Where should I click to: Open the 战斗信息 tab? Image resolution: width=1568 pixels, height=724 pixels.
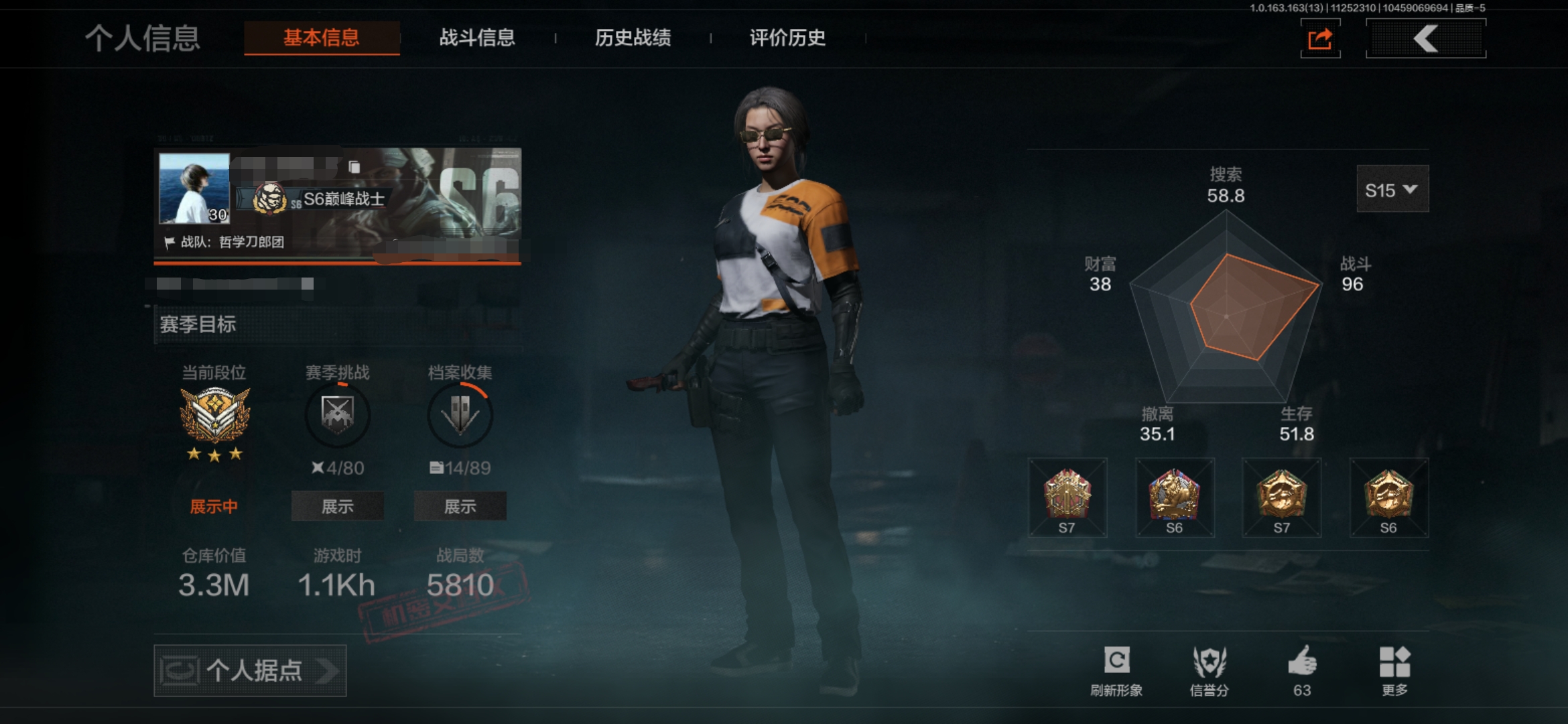tap(477, 38)
